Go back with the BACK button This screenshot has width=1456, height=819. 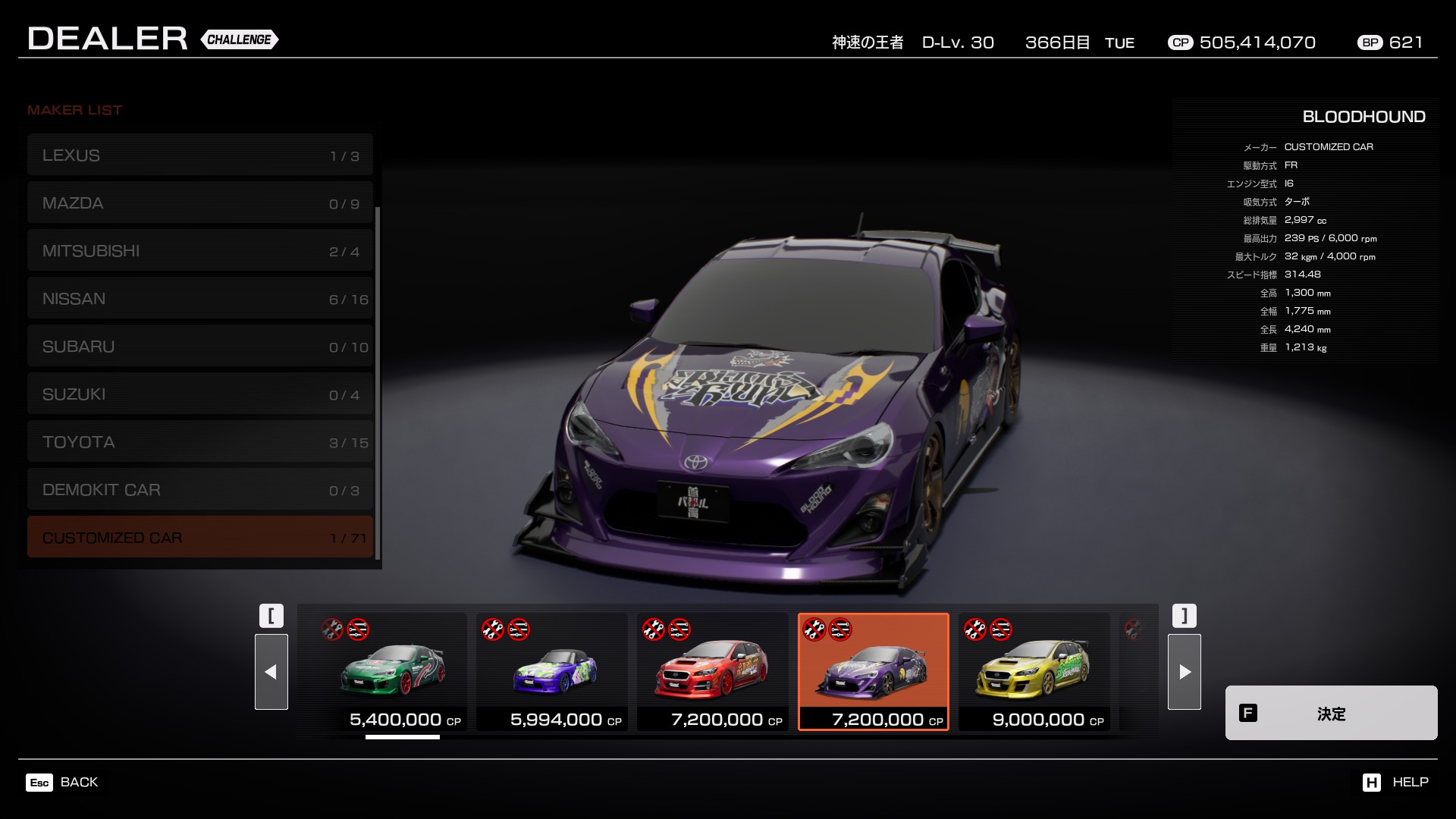point(63,782)
